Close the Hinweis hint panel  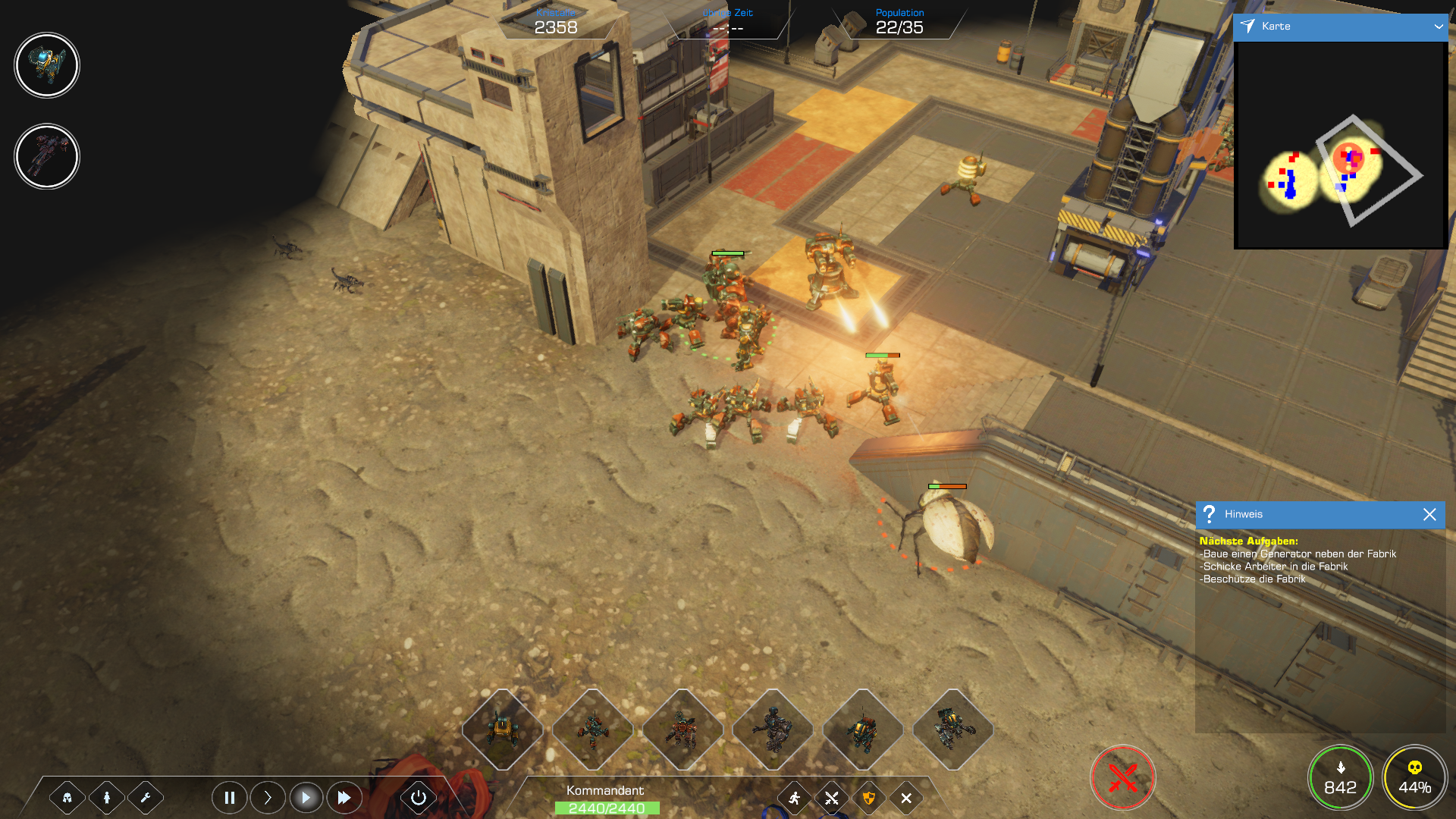click(1429, 514)
